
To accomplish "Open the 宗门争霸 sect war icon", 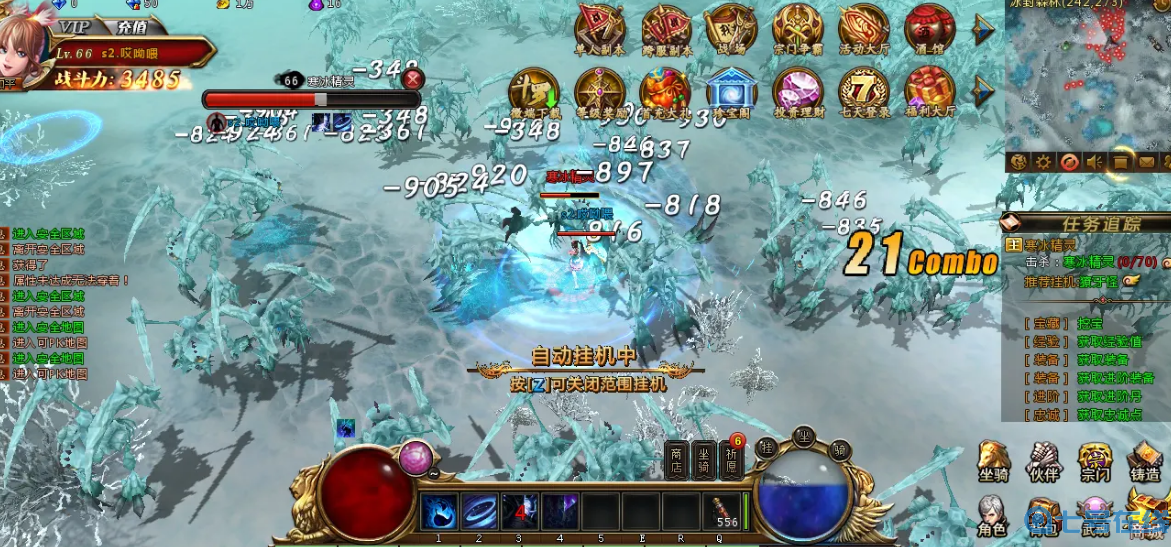I will (x=798, y=30).
